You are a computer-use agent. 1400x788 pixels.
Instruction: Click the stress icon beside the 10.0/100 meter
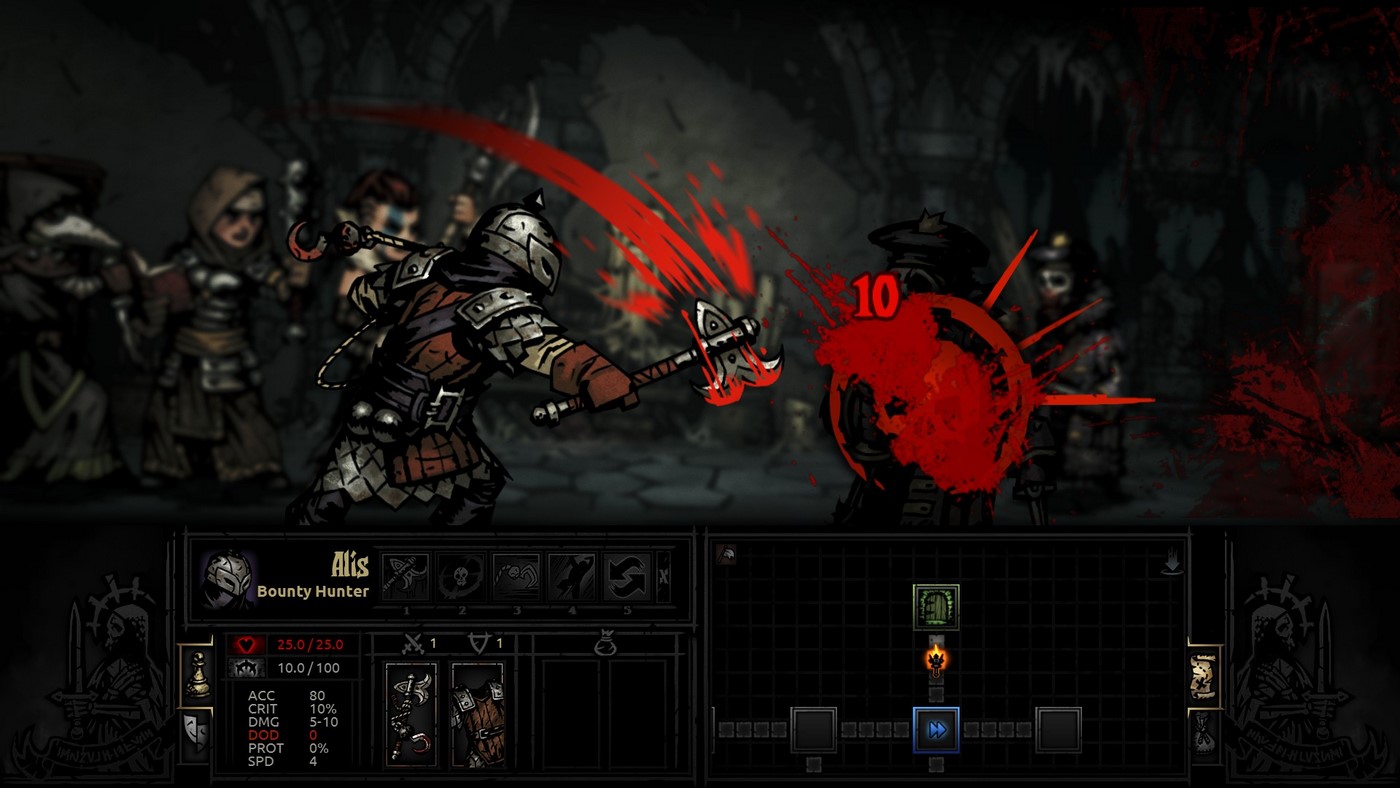246,668
